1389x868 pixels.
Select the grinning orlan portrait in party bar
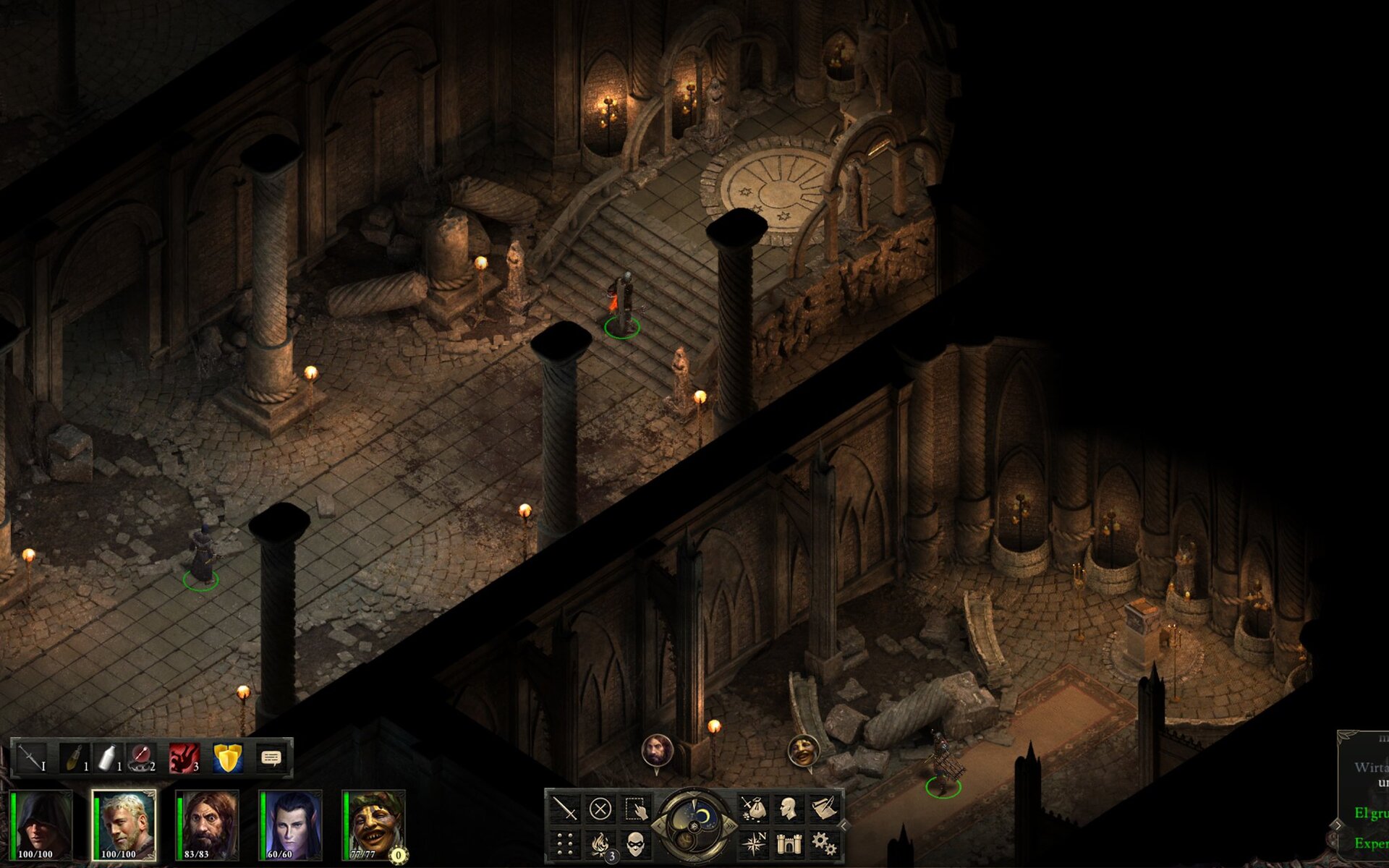(375, 825)
